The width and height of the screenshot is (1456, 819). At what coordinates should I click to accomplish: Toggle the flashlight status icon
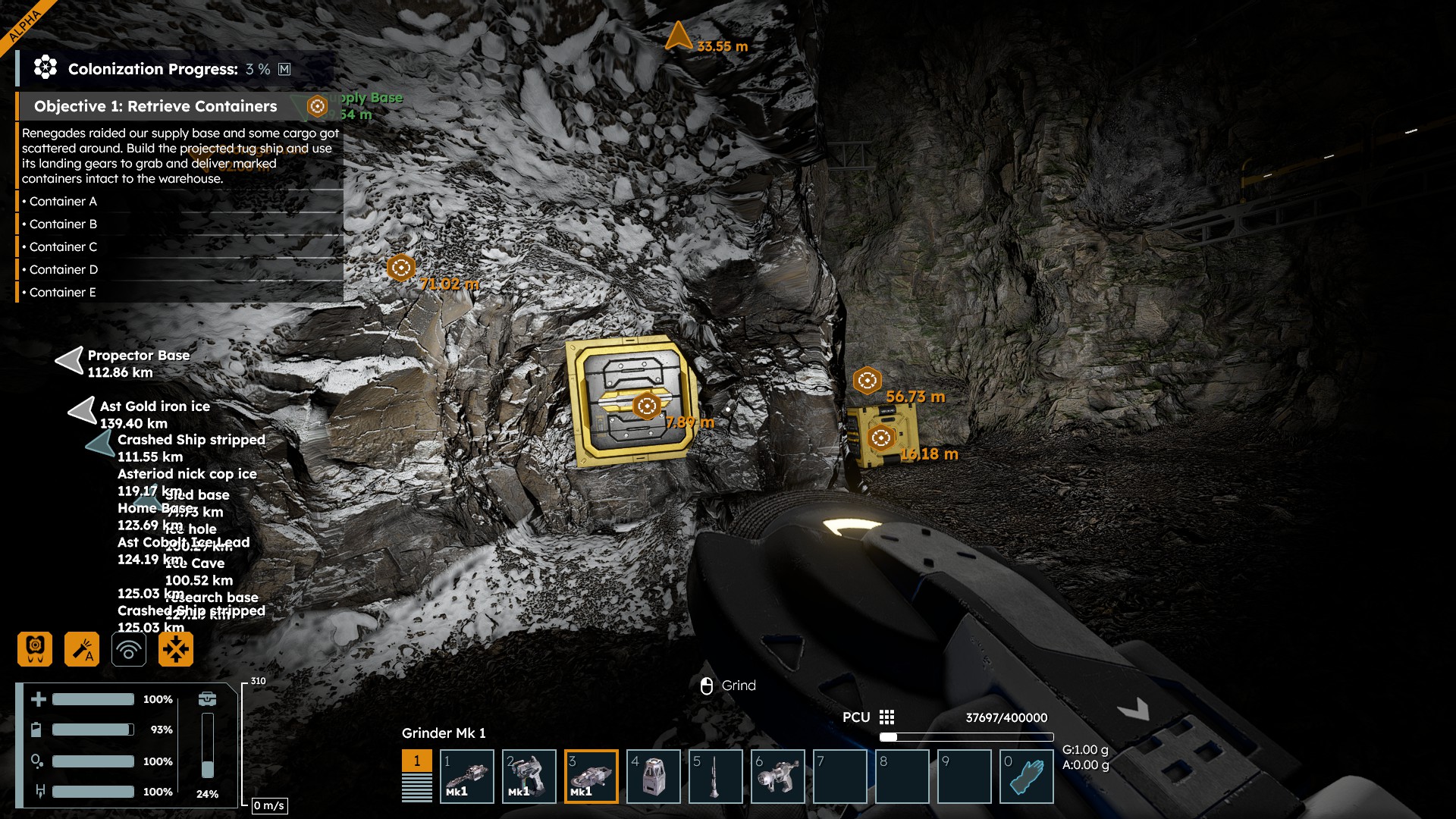click(x=82, y=649)
